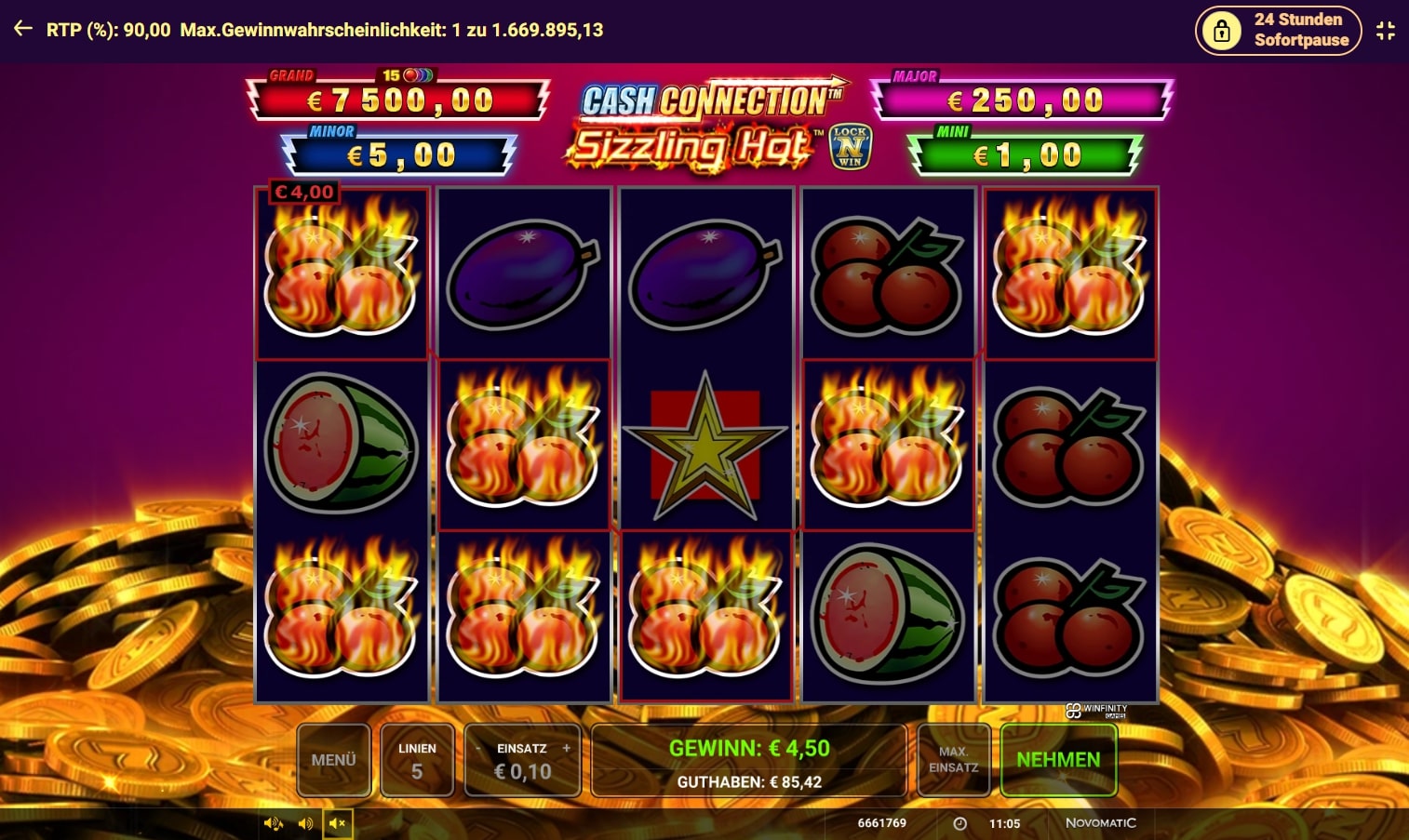Image resolution: width=1409 pixels, height=840 pixels.
Task: Click the lock icon beside 24 Stunden Sofortpause
Action: 1220,30
